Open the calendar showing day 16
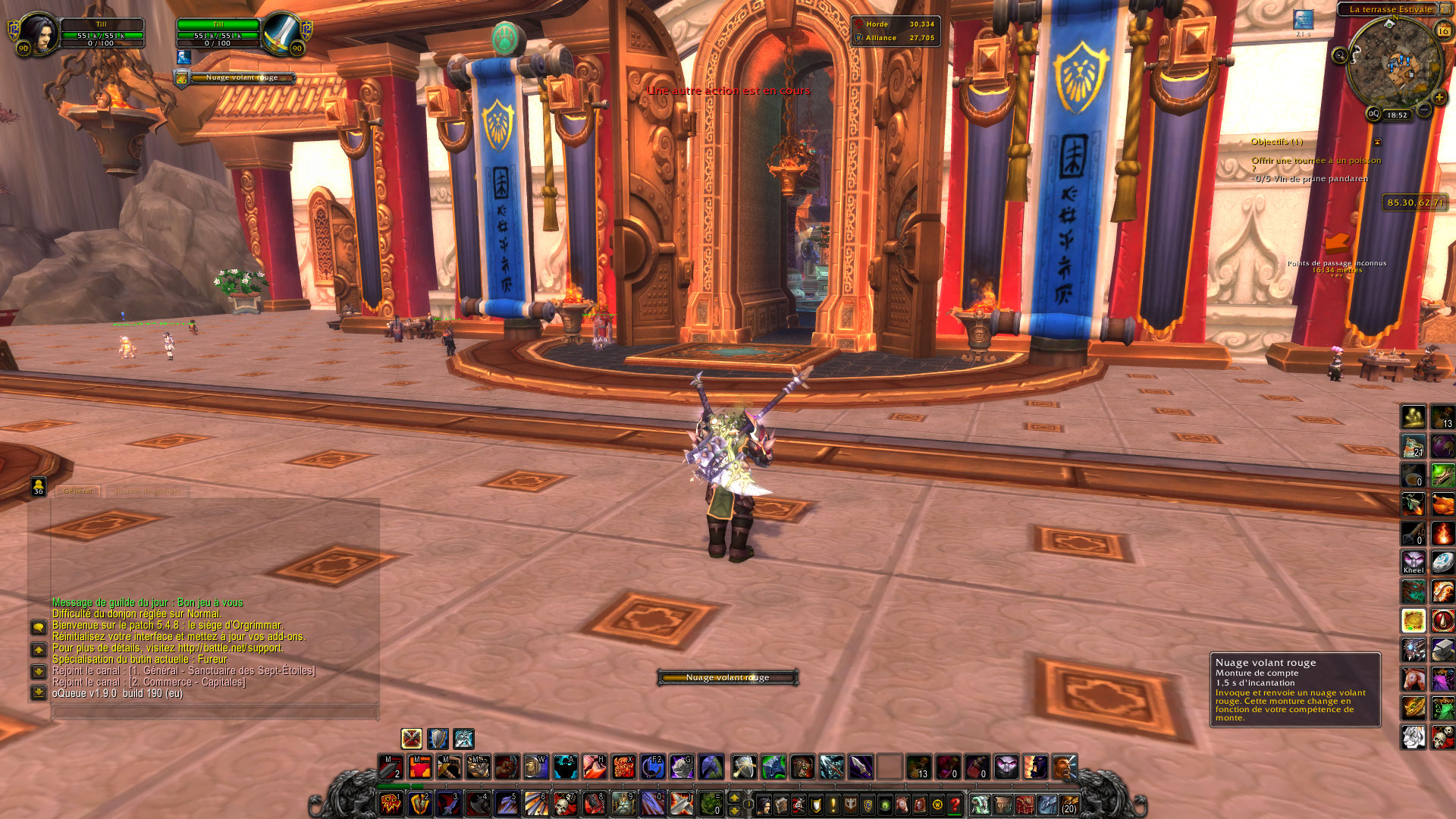Image resolution: width=1456 pixels, height=819 pixels. tap(1443, 31)
